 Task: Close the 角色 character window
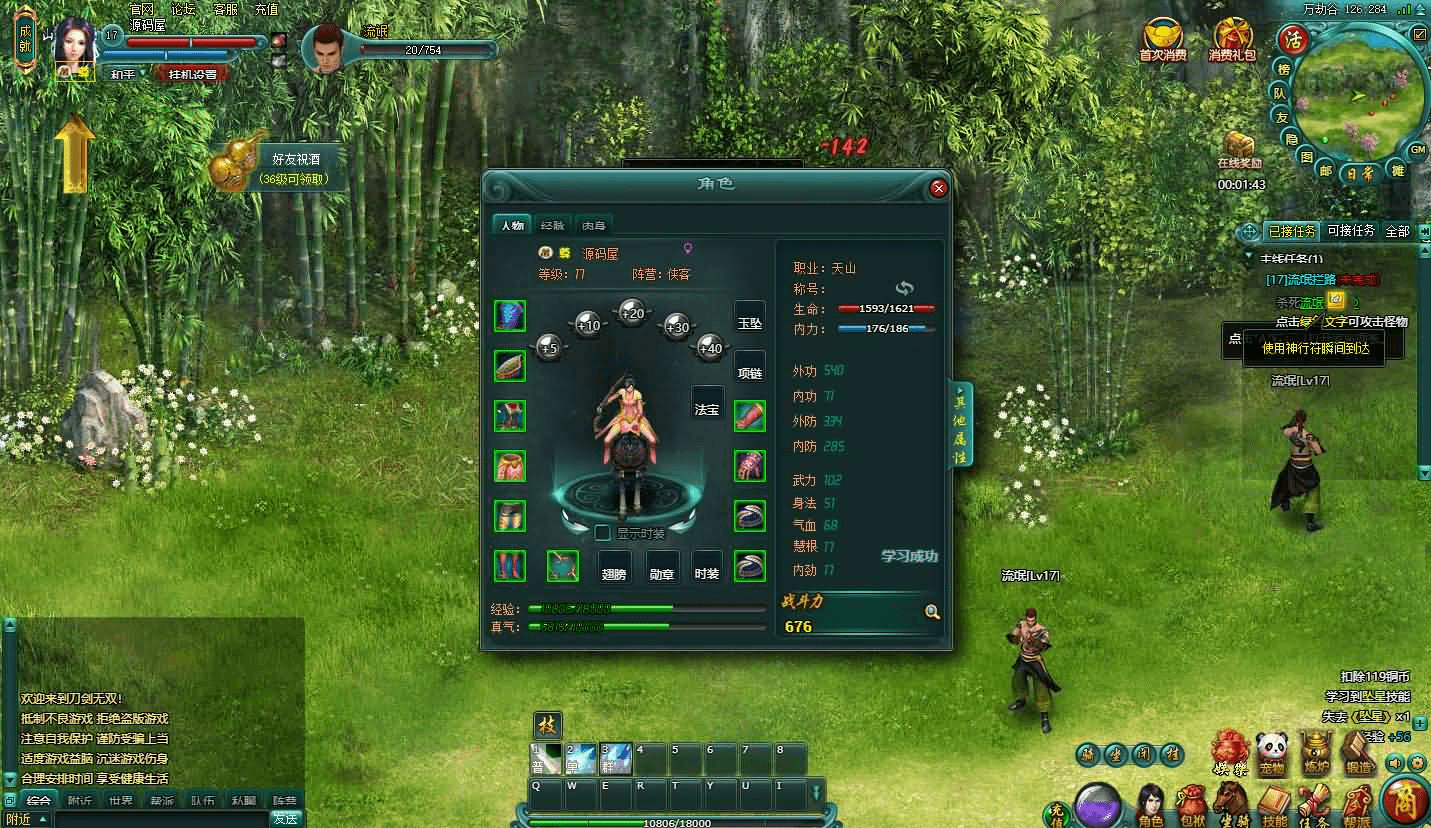click(938, 188)
